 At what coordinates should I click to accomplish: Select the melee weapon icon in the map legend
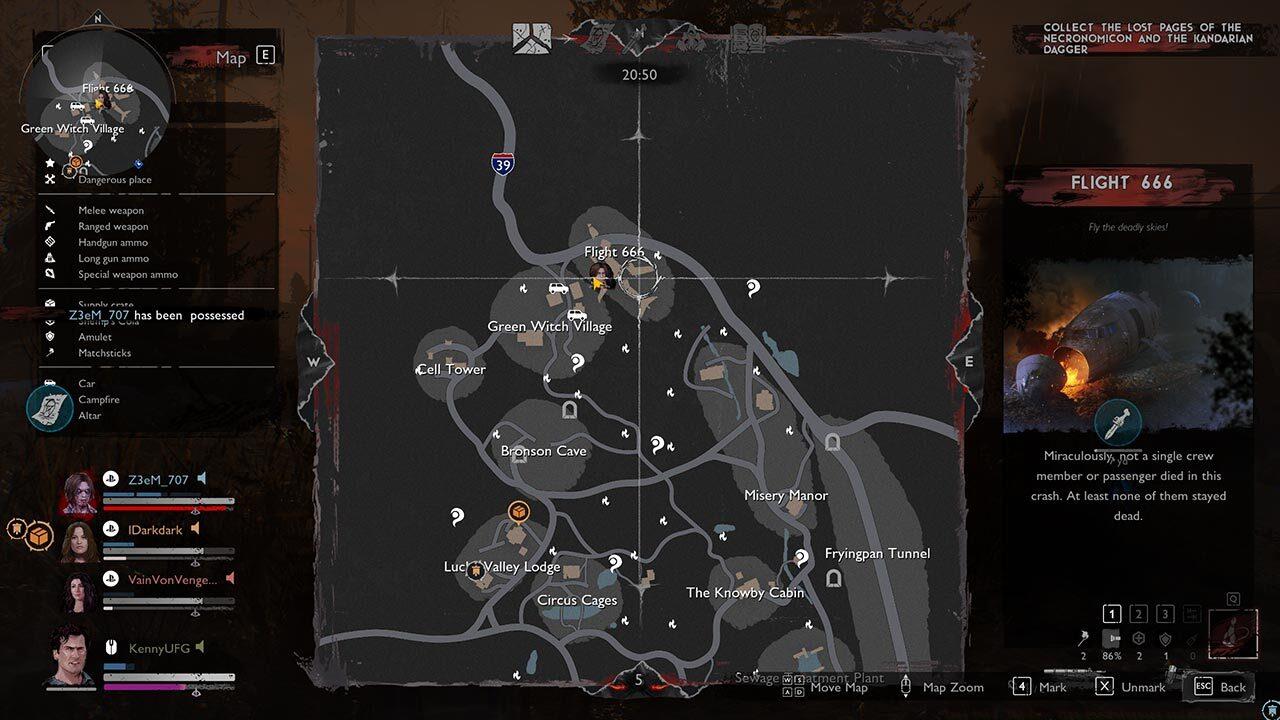tap(48, 210)
